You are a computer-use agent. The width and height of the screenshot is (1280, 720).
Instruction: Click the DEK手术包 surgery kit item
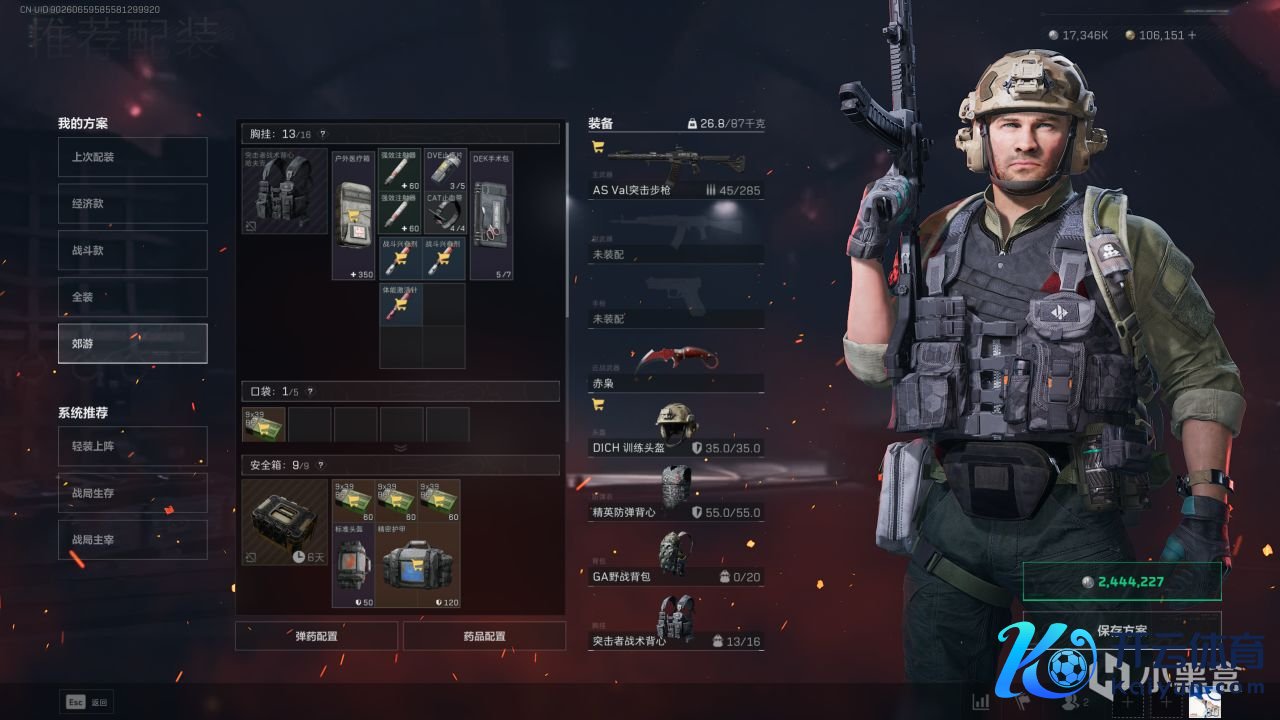(x=491, y=216)
